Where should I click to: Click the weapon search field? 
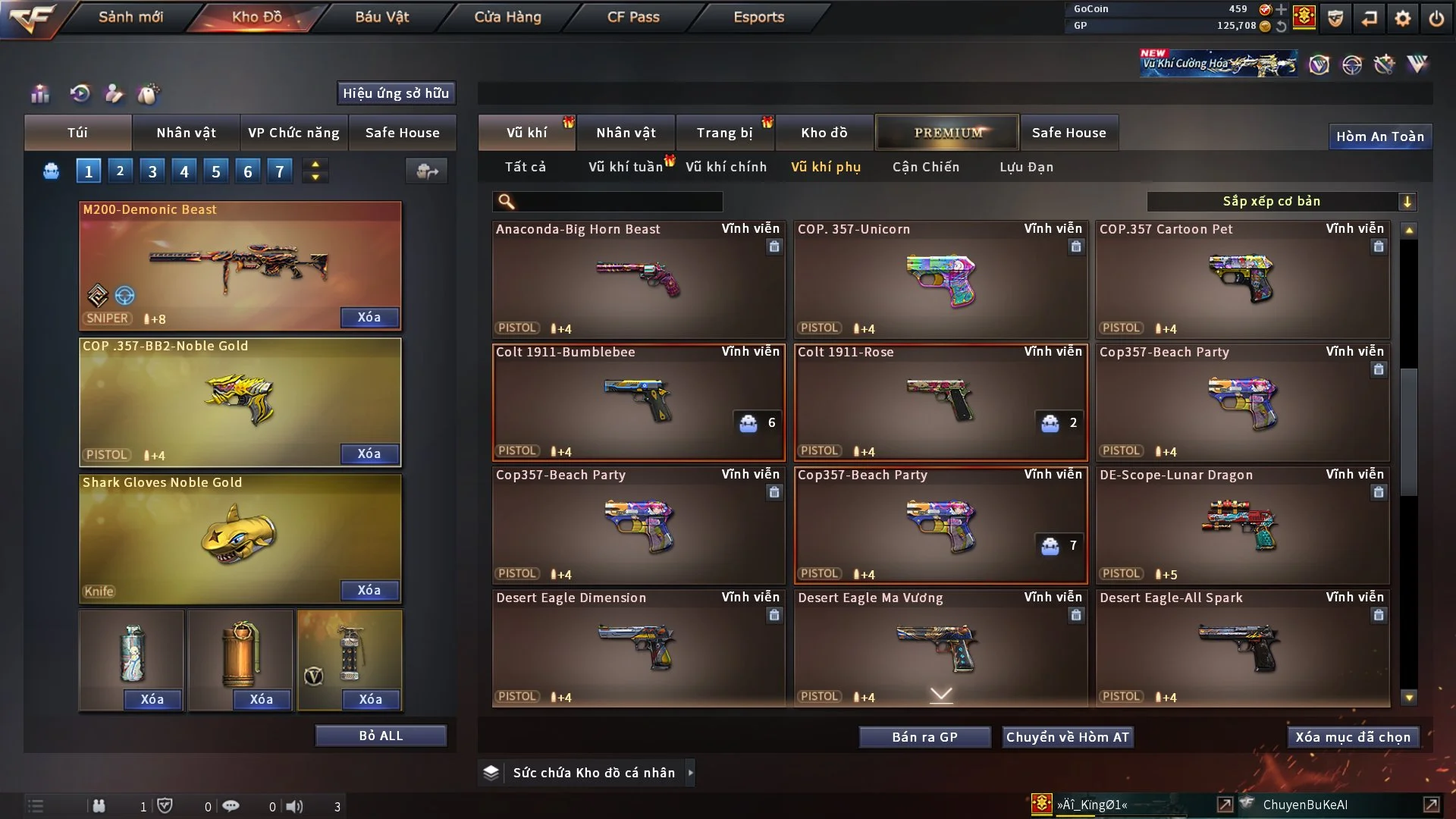618,201
